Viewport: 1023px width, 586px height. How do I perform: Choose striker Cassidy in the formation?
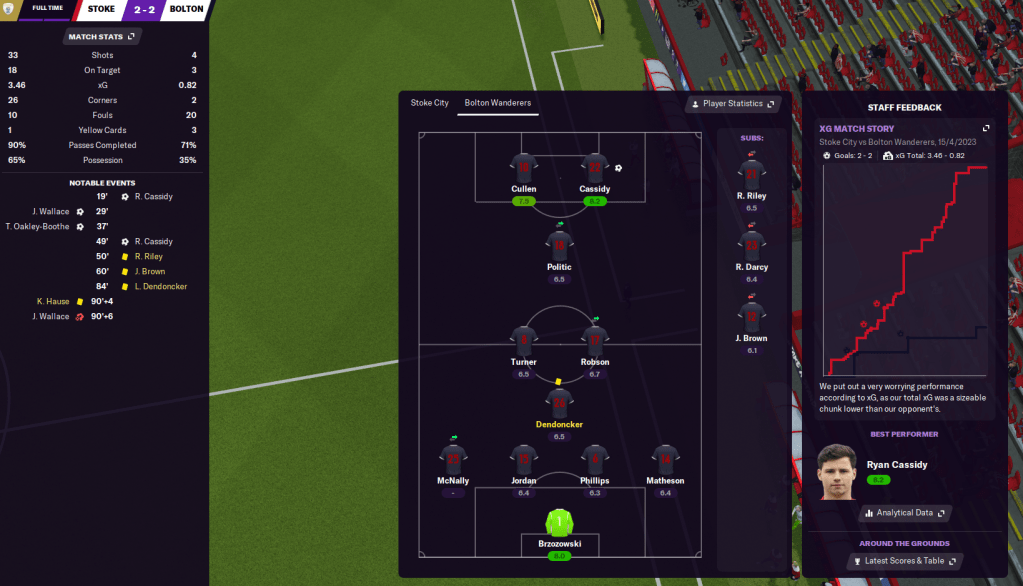click(594, 168)
